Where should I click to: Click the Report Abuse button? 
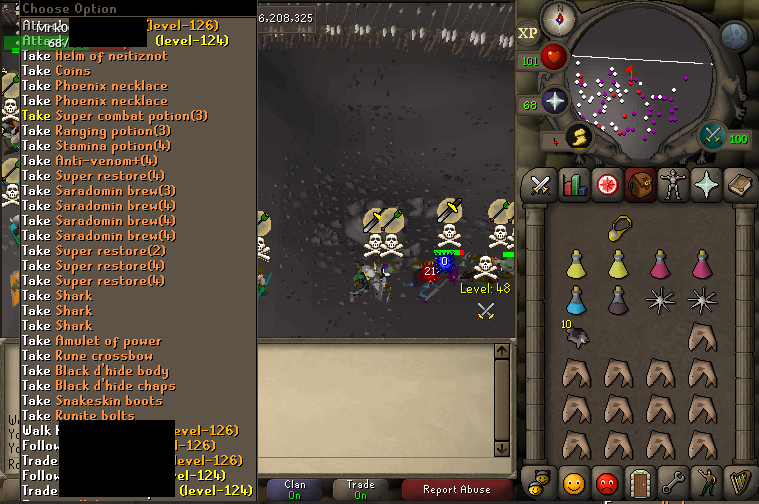click(x=456, y=489)
